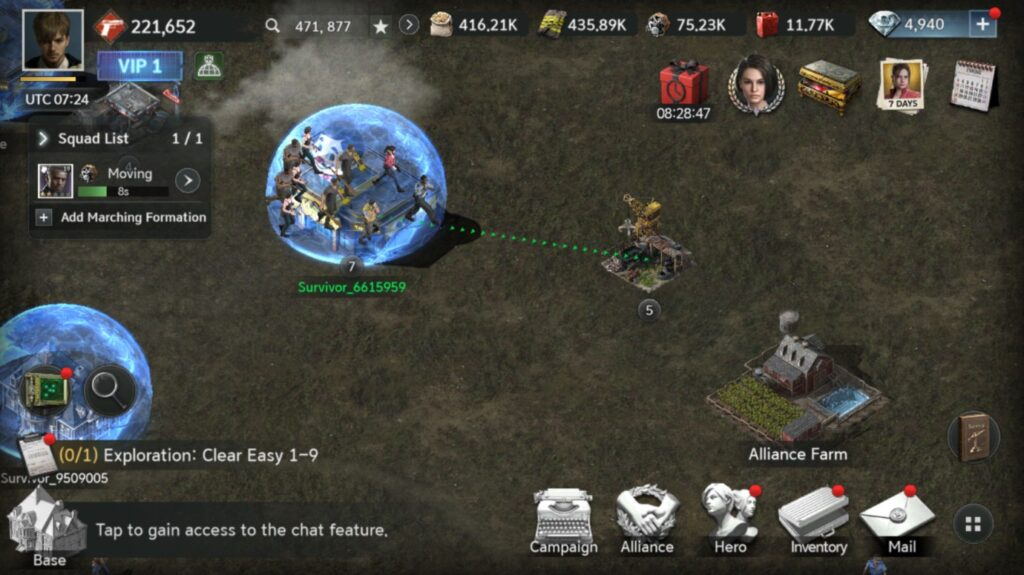The height and width of the screenshot is (575, 1024).
Task: Collapse the Squad List panel
Action: (44, 139)
